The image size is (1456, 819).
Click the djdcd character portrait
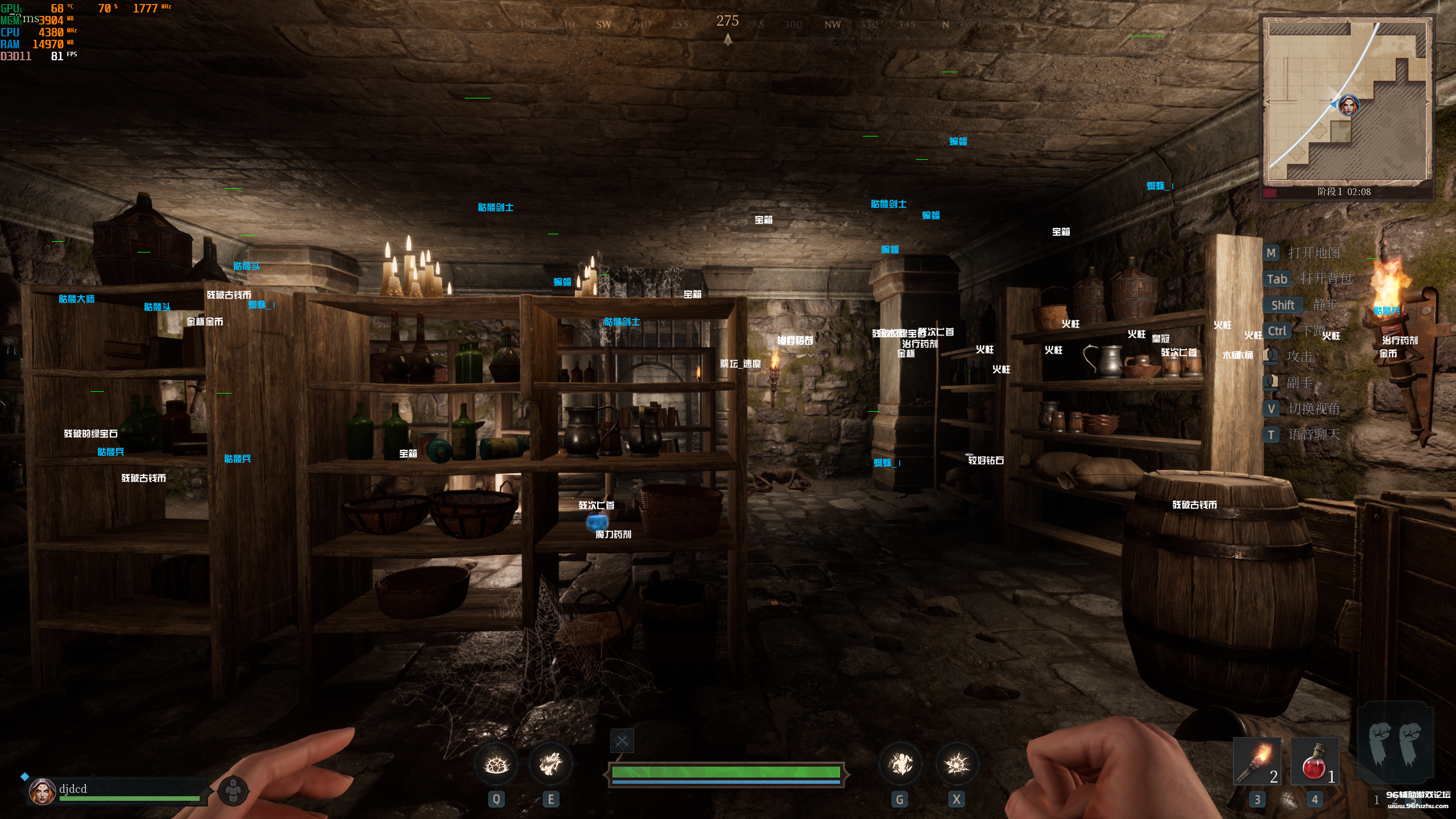[x=42, y=792]
